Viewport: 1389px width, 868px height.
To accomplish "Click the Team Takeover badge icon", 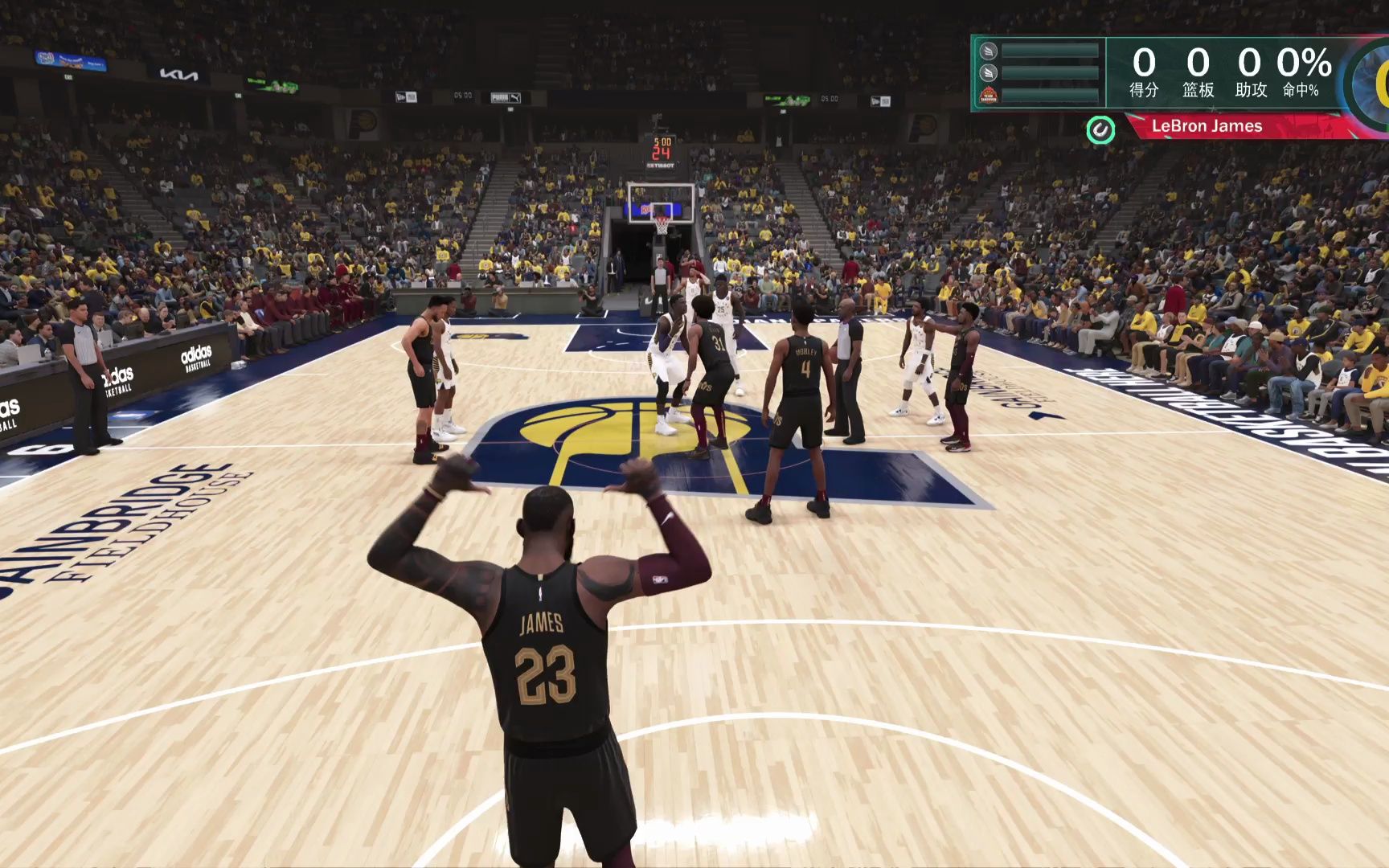I will (x=989, y=93).
